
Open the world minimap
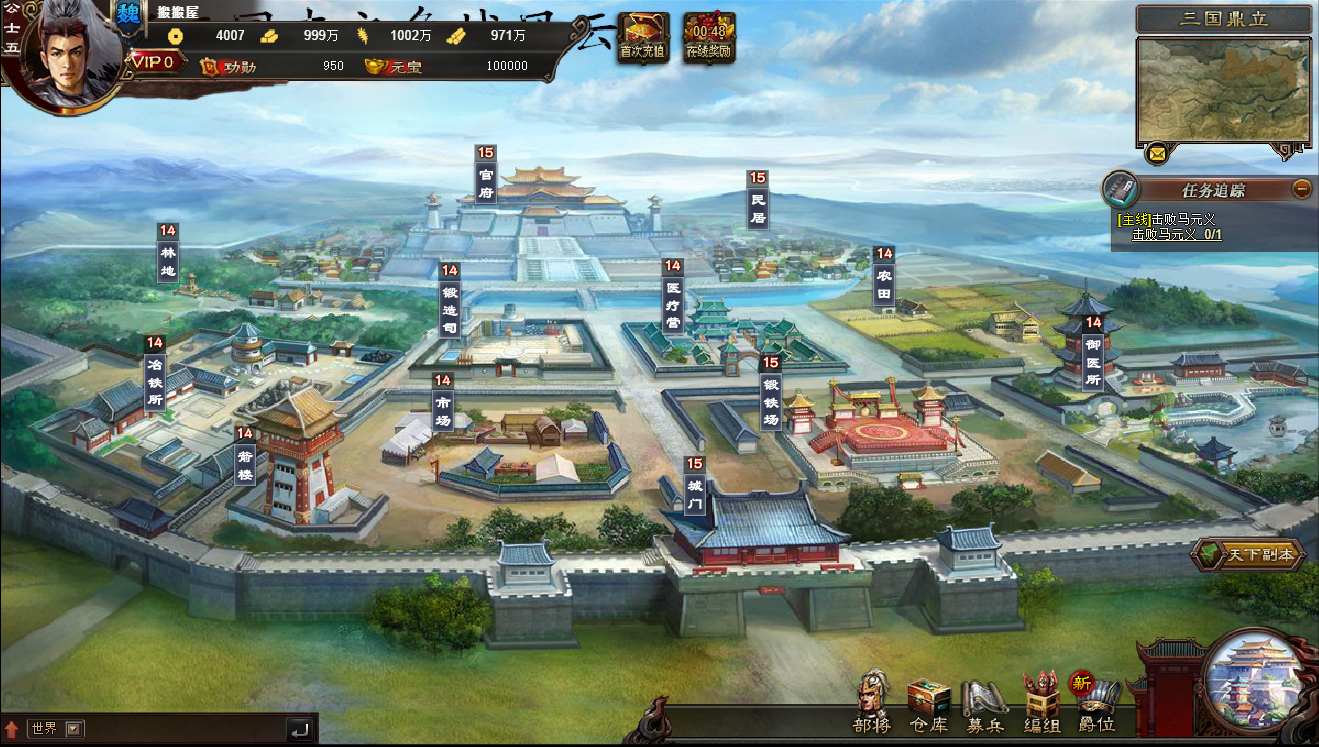pos(1224,90)
